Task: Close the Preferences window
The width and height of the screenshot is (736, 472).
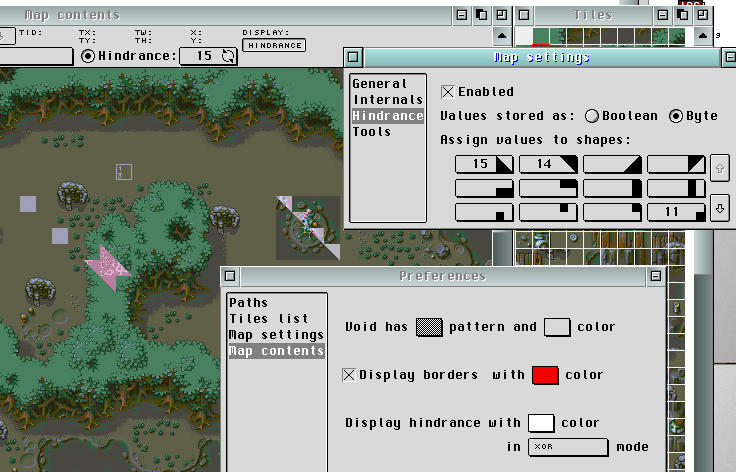Action: [x=229, y=276]
